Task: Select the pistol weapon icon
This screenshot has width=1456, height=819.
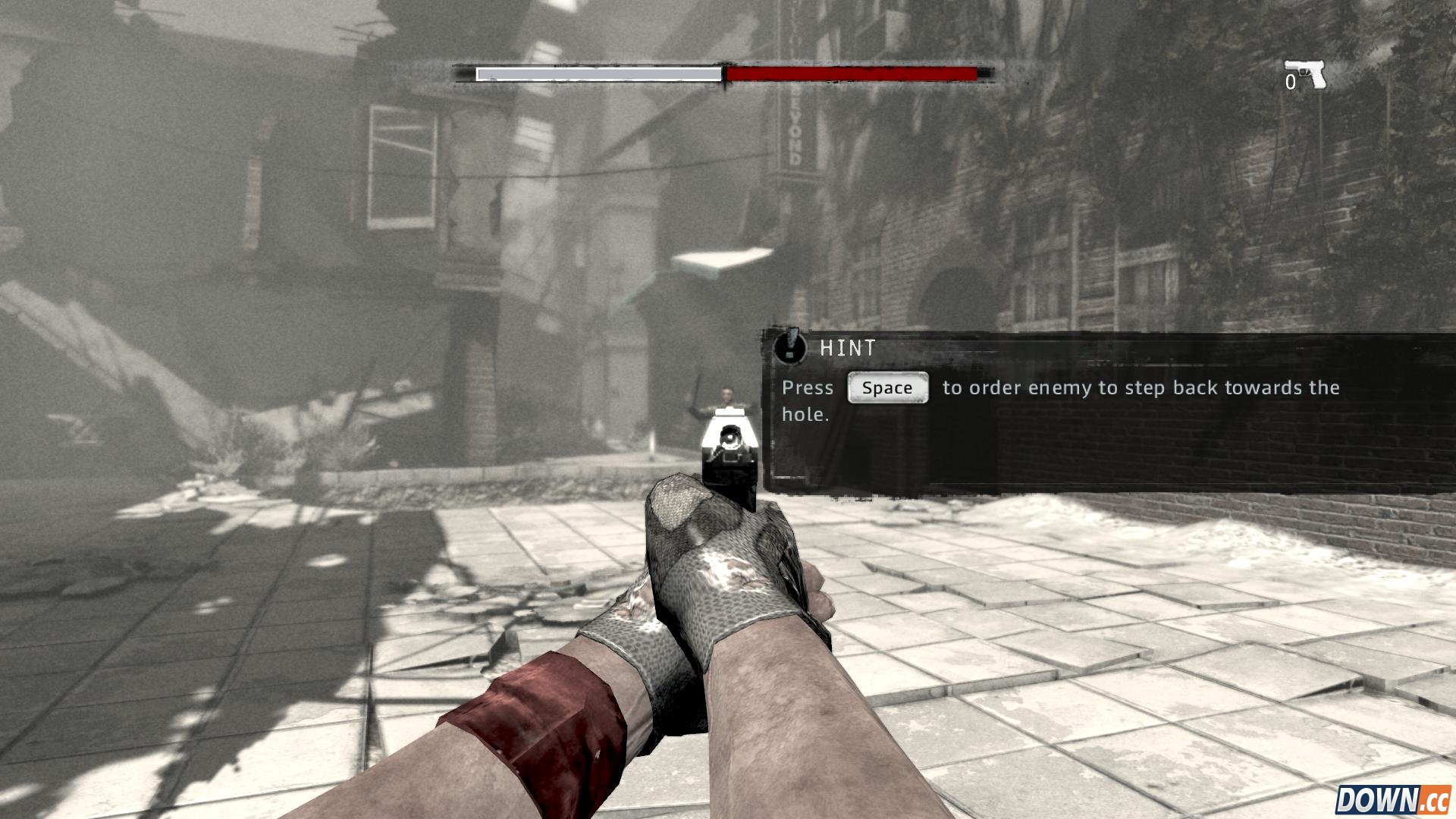Action: coord(1306,74)
